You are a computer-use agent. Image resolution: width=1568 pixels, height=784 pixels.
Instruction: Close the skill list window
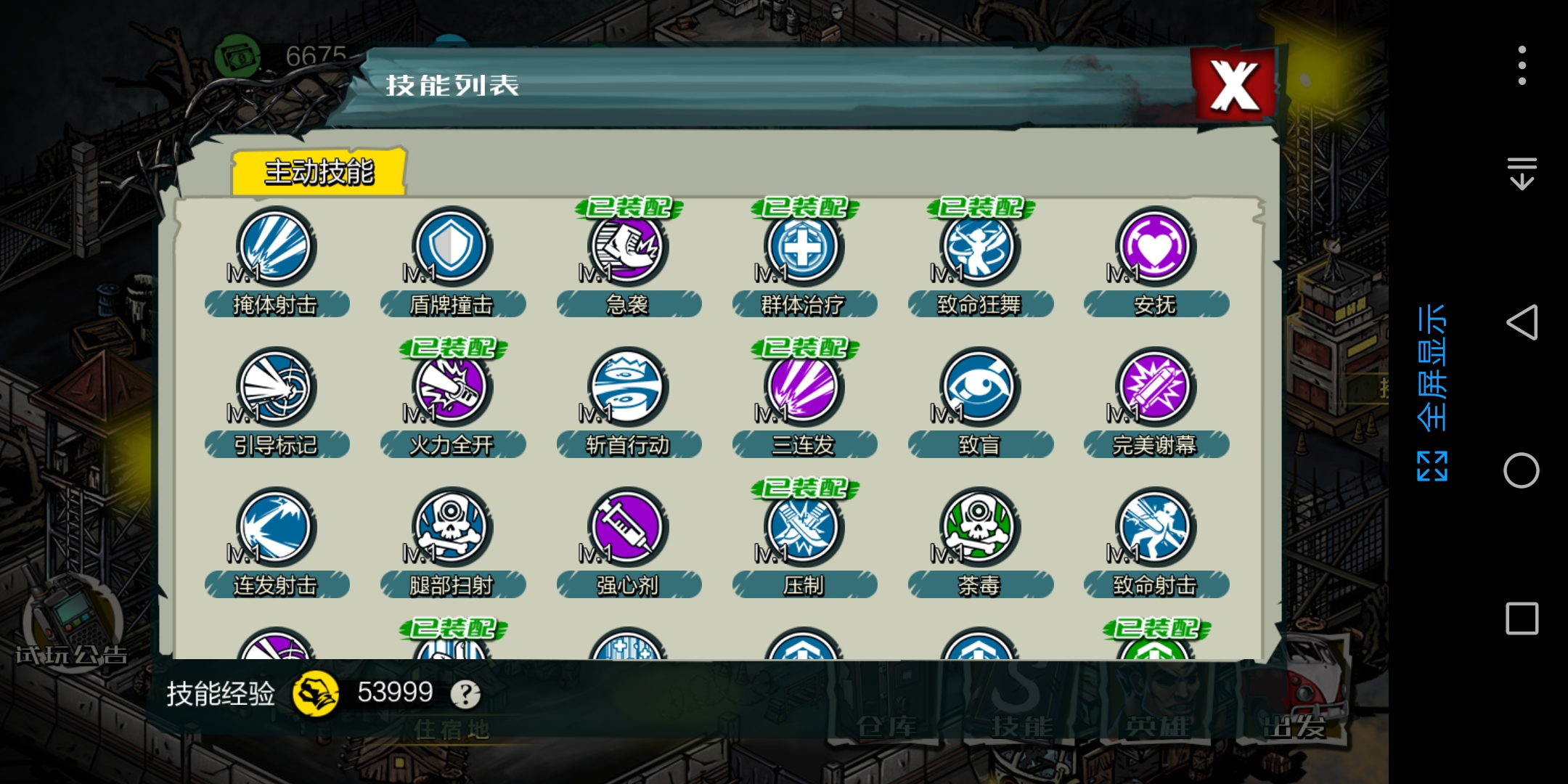click(1234, 86)
